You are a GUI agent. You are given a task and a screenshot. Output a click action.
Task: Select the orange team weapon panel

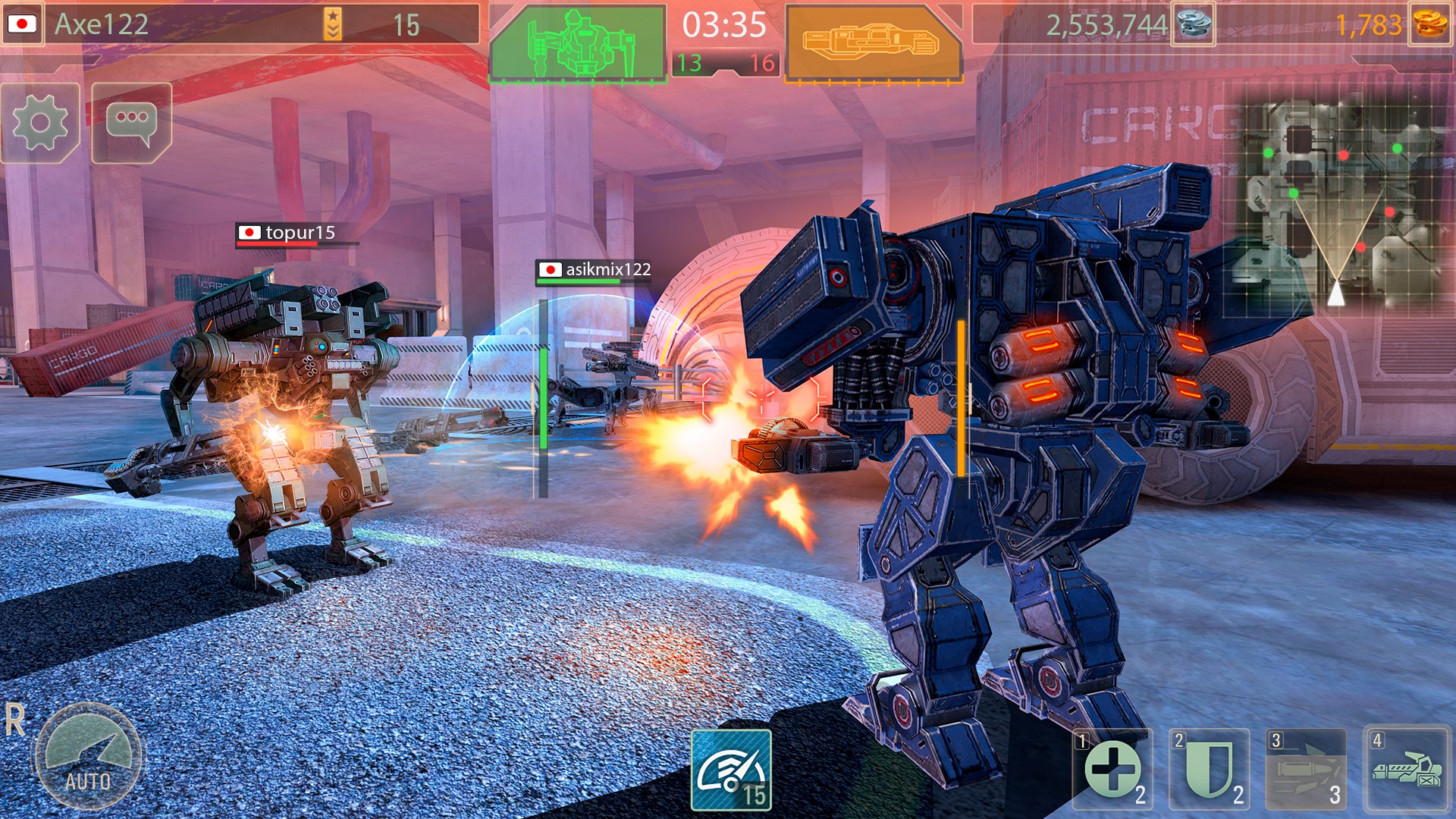(872, 42)
